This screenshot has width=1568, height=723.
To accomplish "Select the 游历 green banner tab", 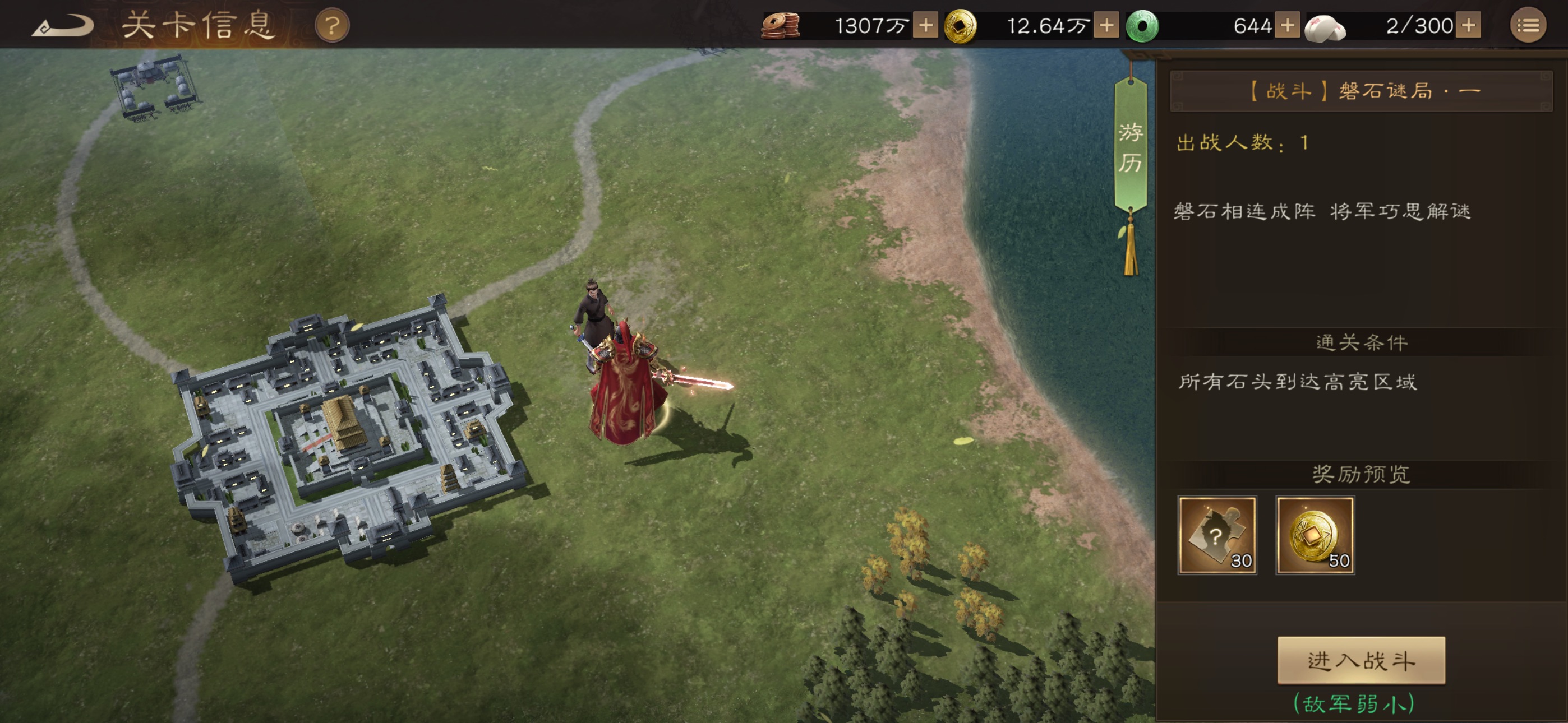I will 1130,147.
